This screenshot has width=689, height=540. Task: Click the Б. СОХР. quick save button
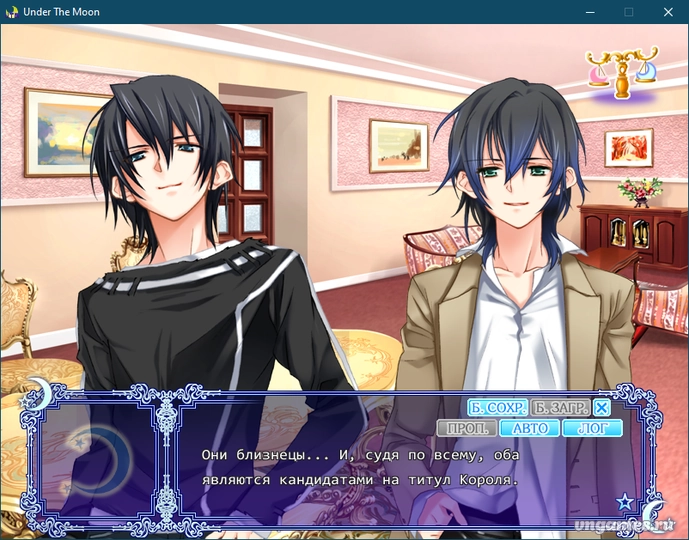[496, 408]
